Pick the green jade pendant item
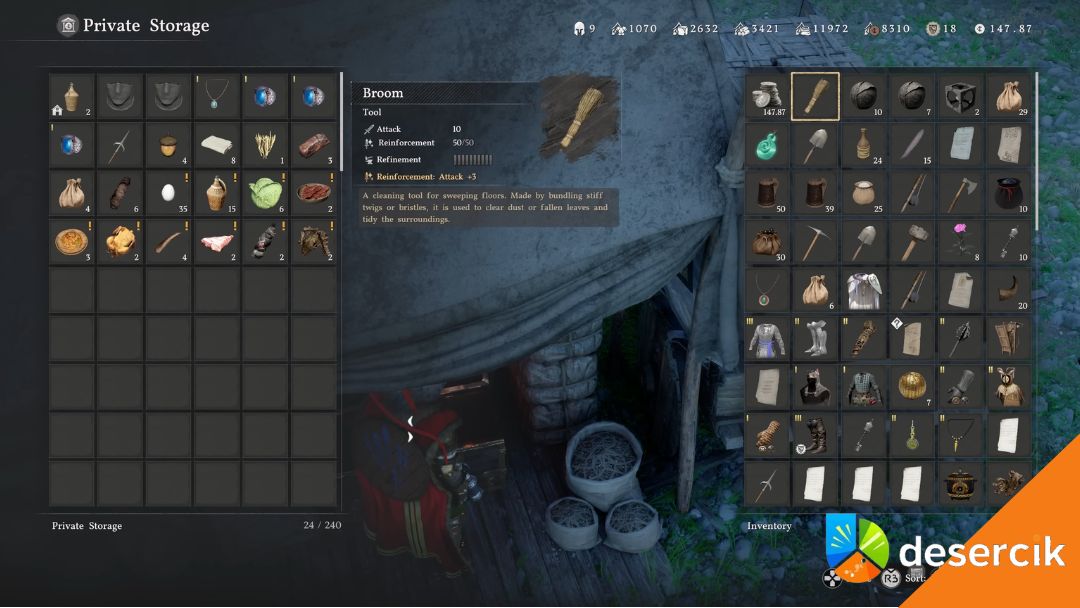This screenshot has width=1080, height=608. (x=767, y=145)
